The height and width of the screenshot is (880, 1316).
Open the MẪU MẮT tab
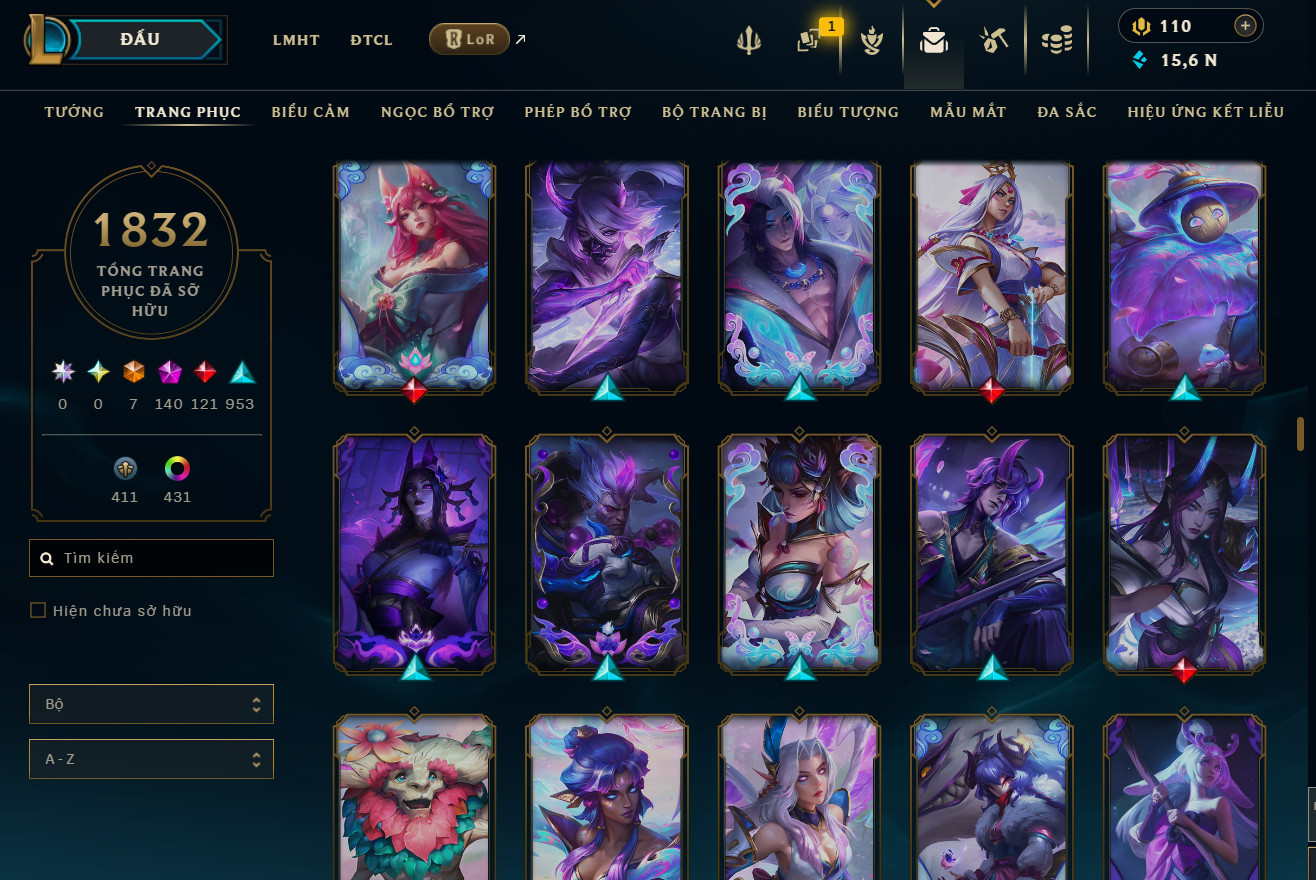tap(967, 112)
